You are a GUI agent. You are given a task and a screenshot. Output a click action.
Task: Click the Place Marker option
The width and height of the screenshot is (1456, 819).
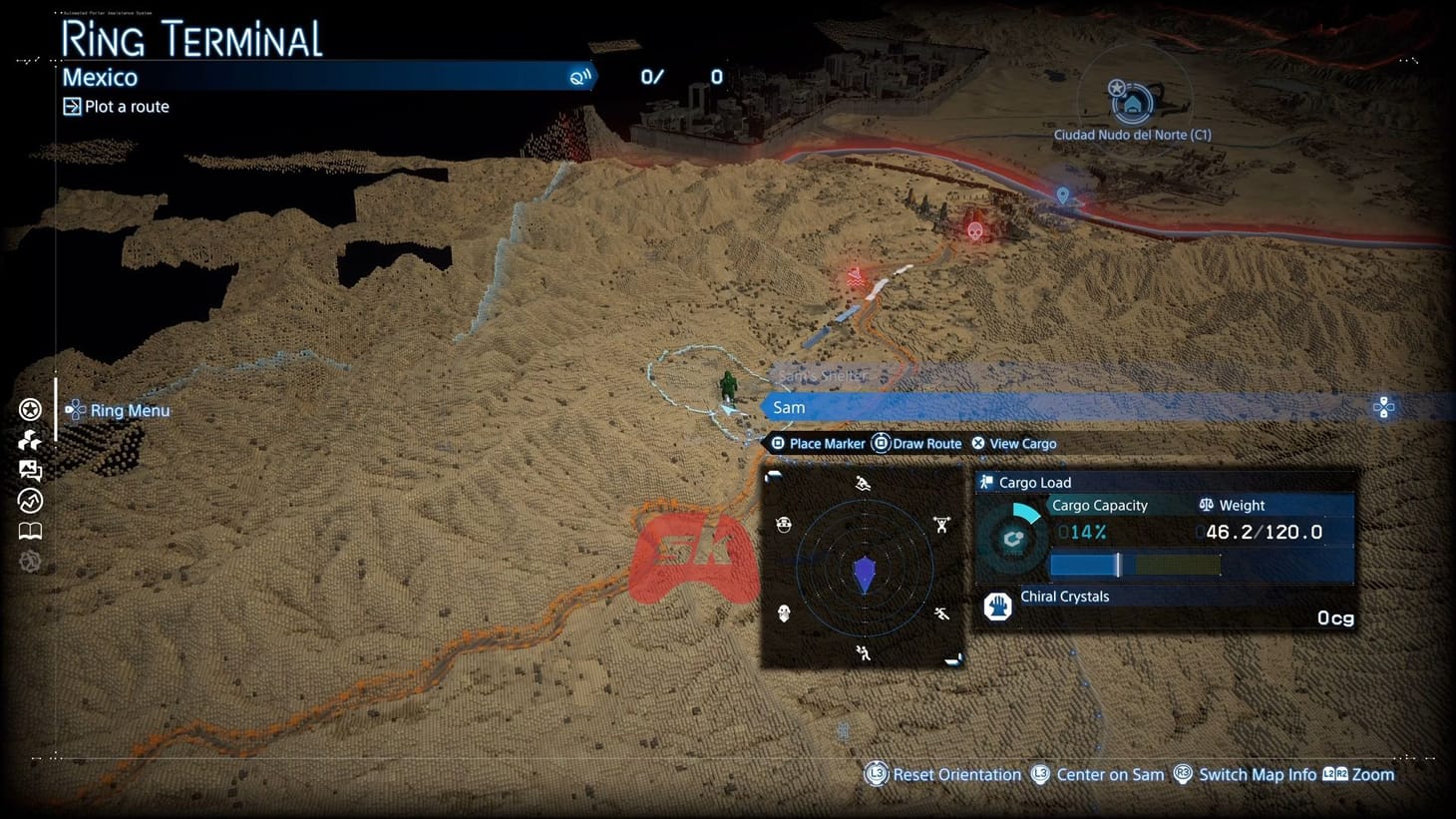pyautogui.click(x=818, y=443)
